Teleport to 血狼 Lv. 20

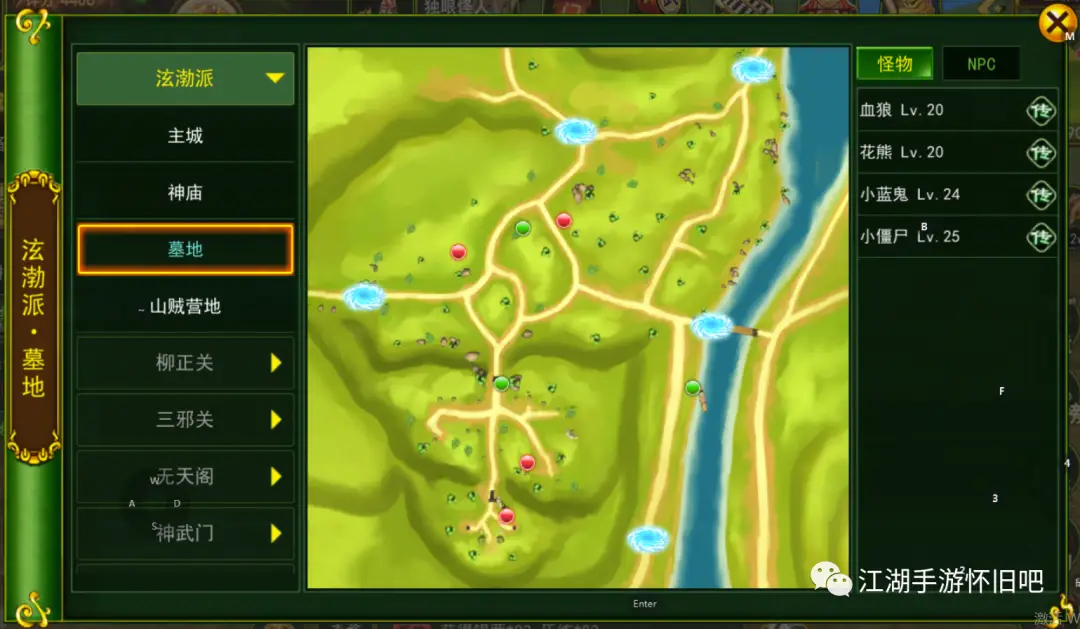(x=1041, y=110)
